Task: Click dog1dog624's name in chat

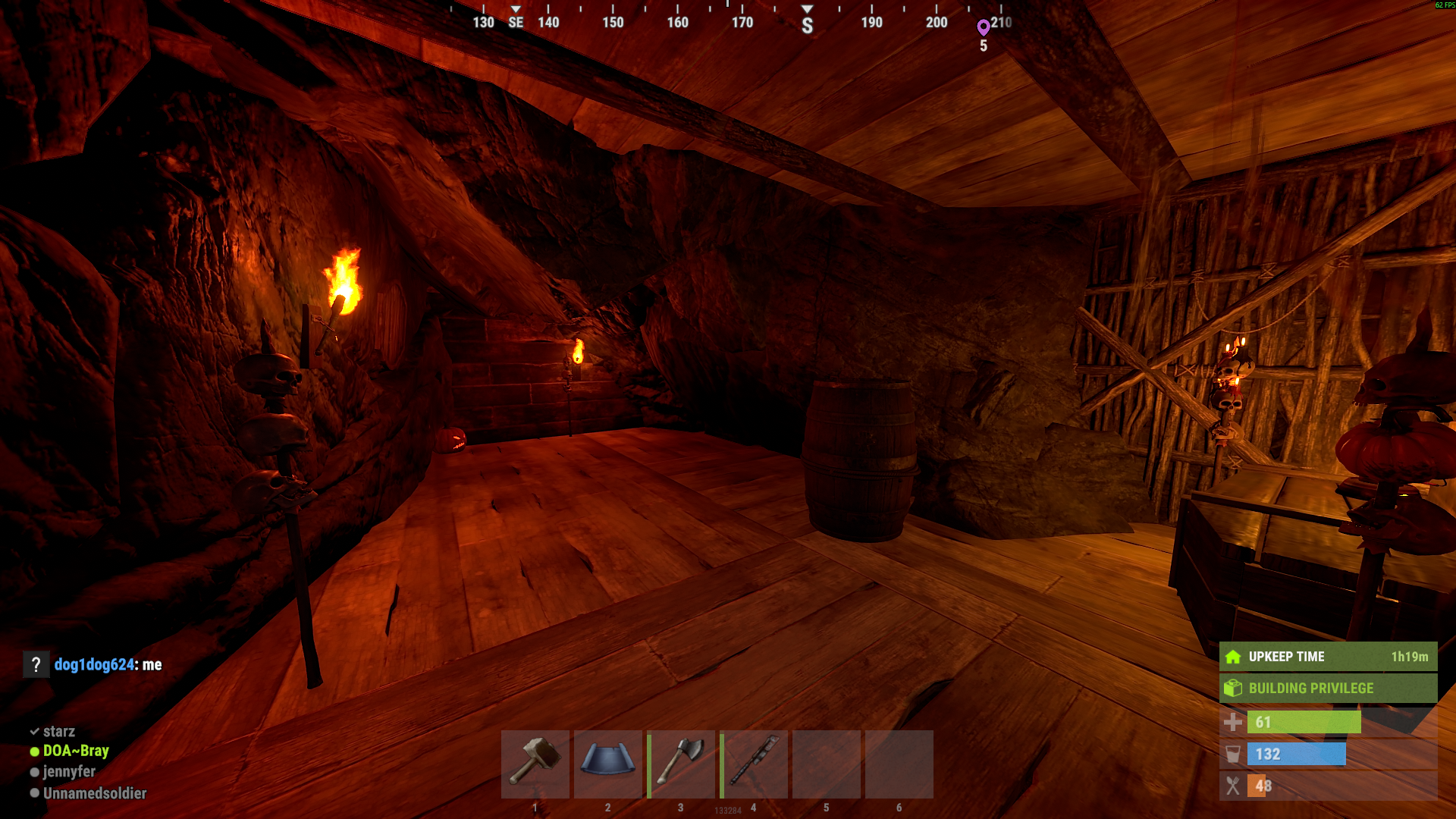Action: click(x=94, y=665)
